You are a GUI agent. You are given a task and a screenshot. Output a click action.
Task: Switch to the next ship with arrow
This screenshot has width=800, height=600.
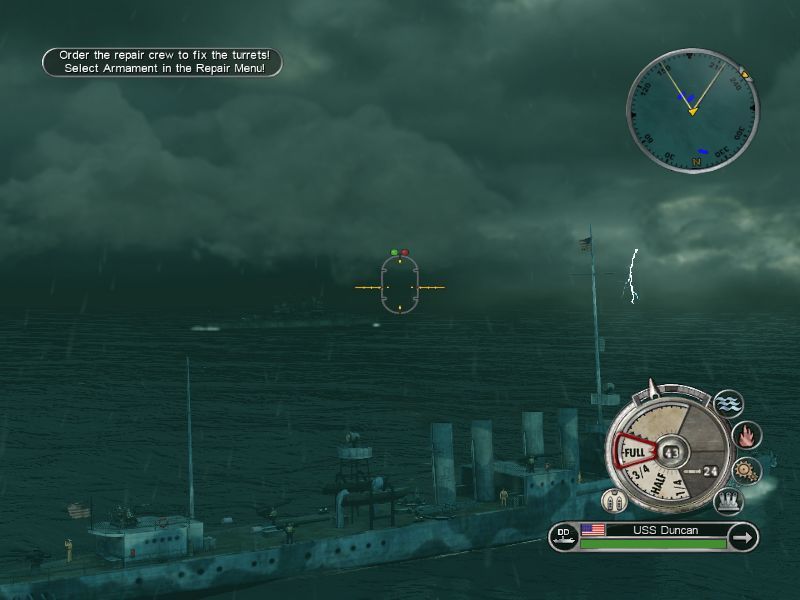tap(742, 538)
